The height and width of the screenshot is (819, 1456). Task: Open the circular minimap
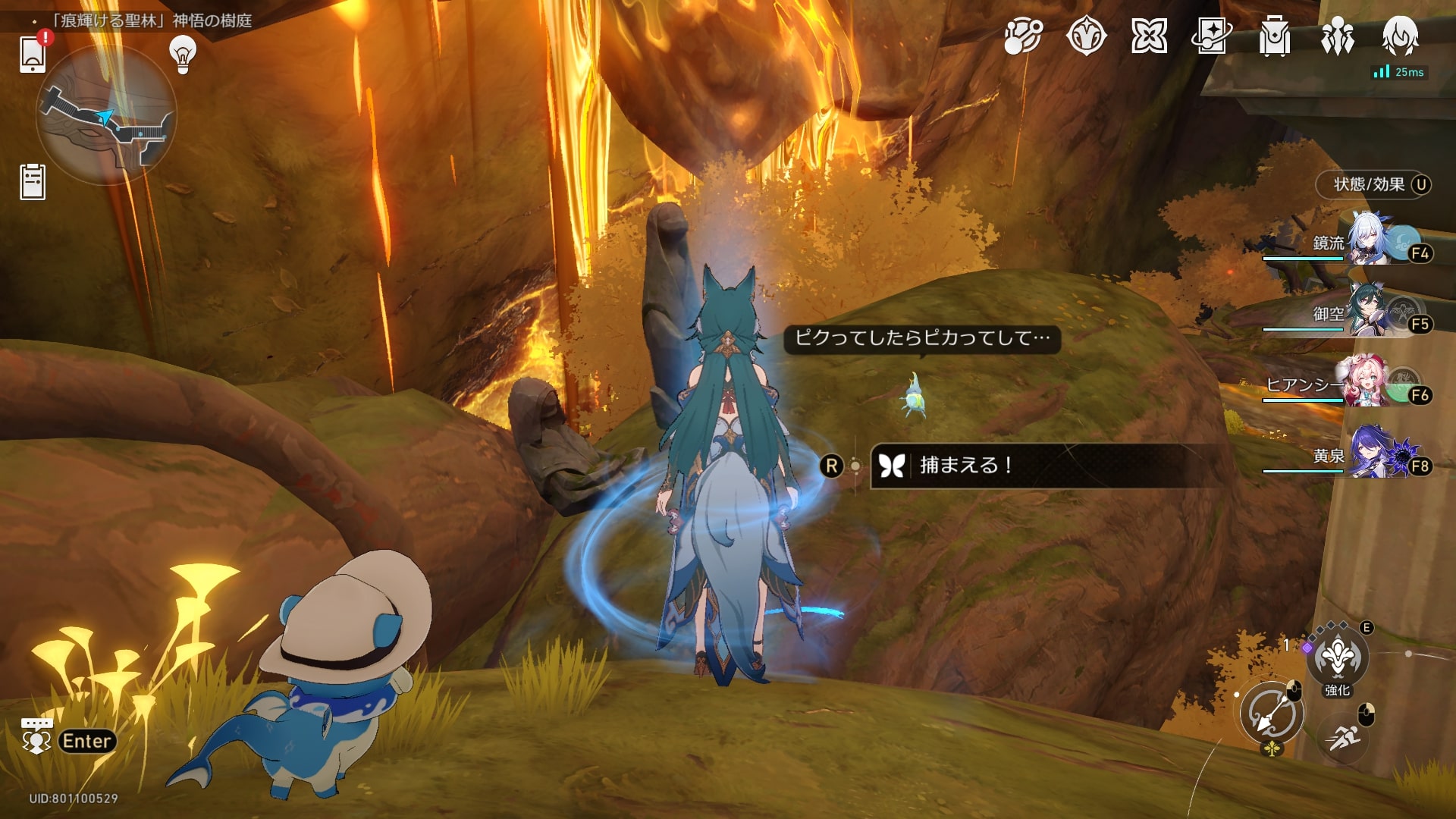click(x=106, y=115)
